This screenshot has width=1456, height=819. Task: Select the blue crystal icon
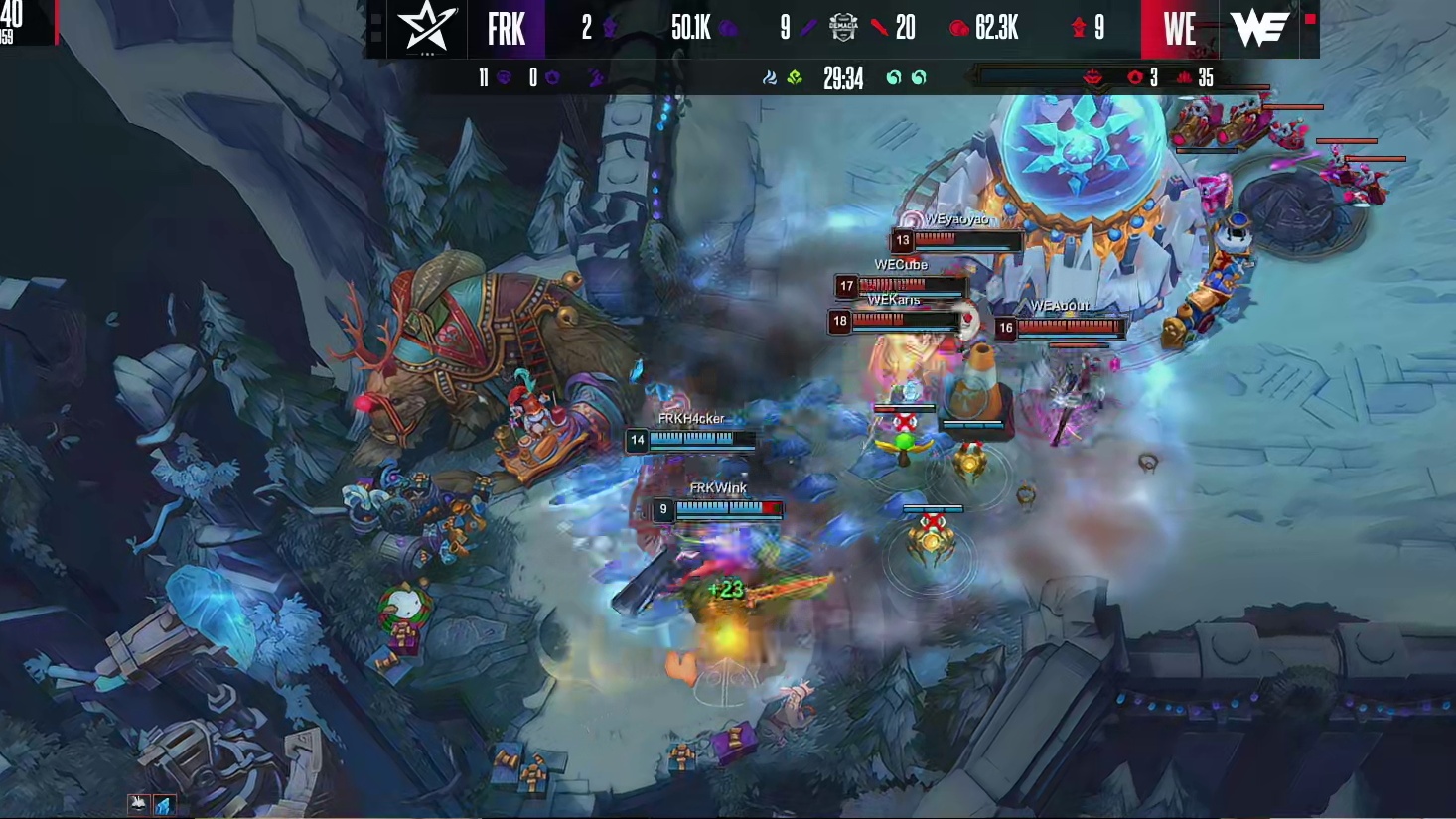pos(164,804)
